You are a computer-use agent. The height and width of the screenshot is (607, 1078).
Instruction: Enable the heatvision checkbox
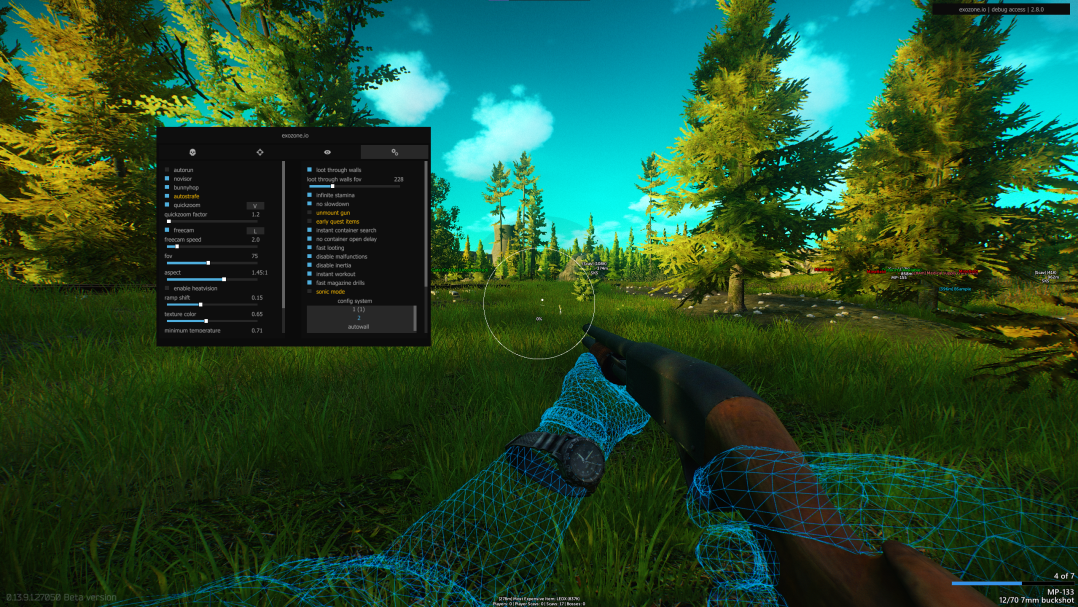pos(167,289)
